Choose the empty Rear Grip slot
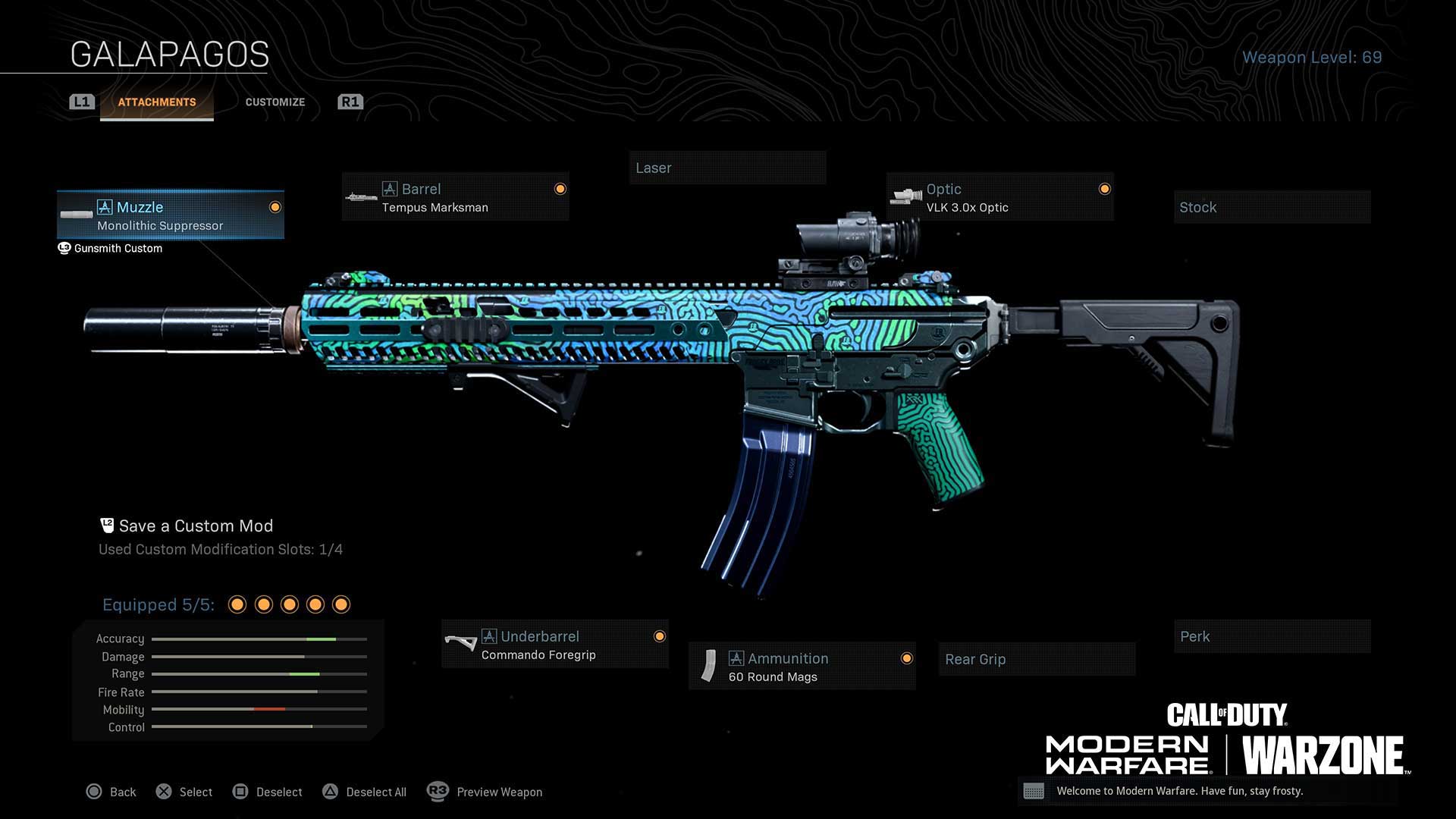Image resolution: width=1456 pixels, height=819 pixels. tap(1036, 659)
